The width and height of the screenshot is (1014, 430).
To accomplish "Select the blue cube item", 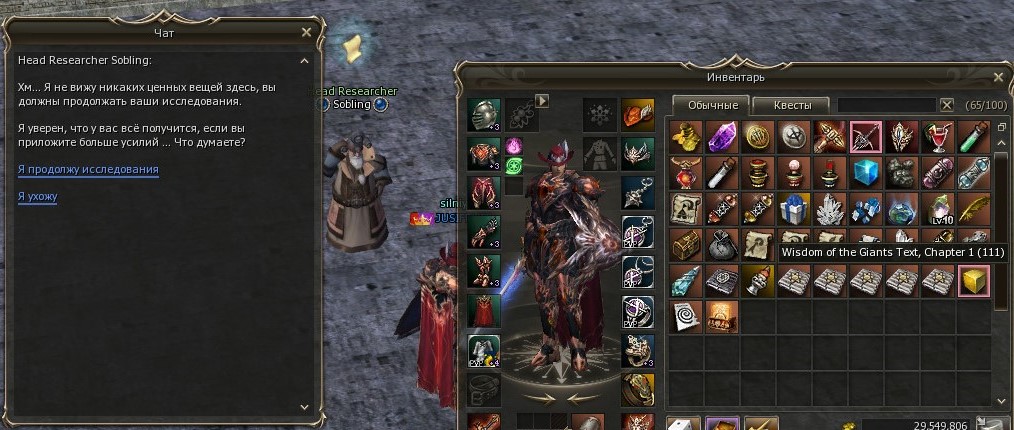I will pos(864,173).
